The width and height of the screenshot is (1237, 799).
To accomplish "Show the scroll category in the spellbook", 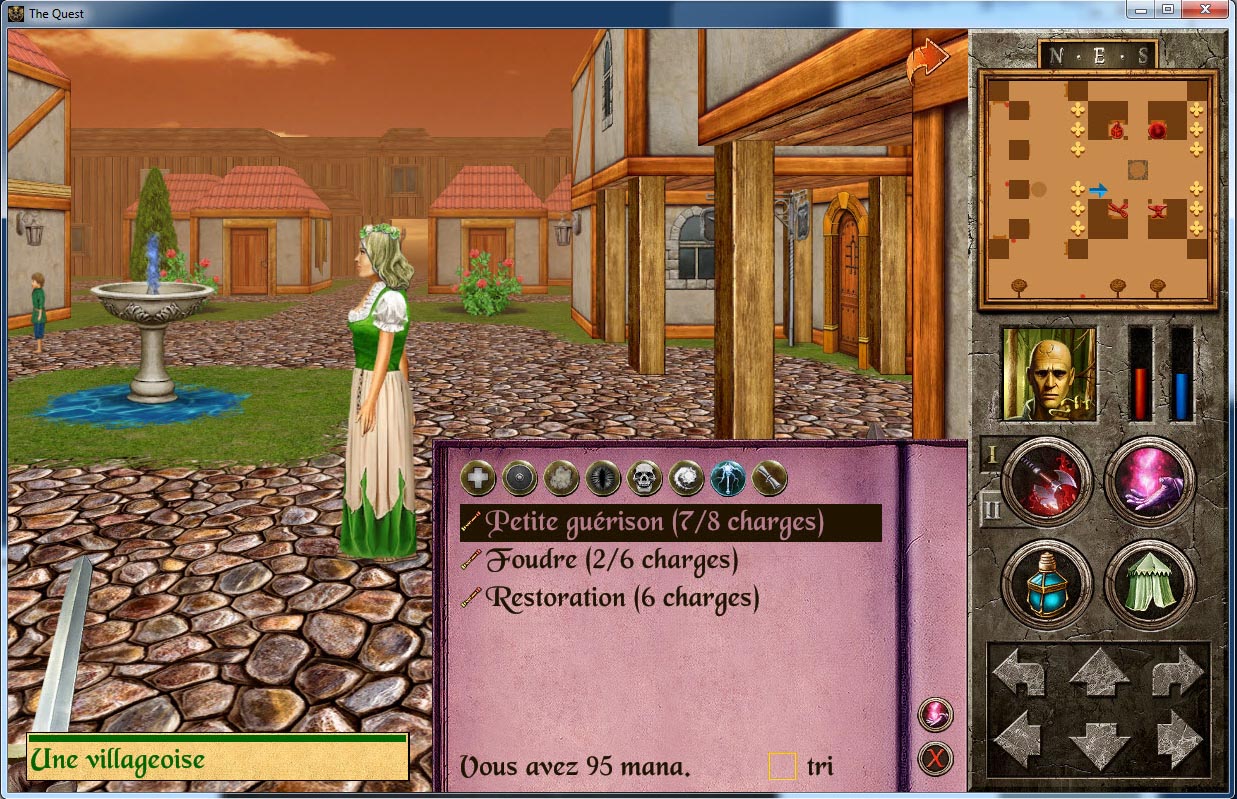I will (x=770, y=479).
